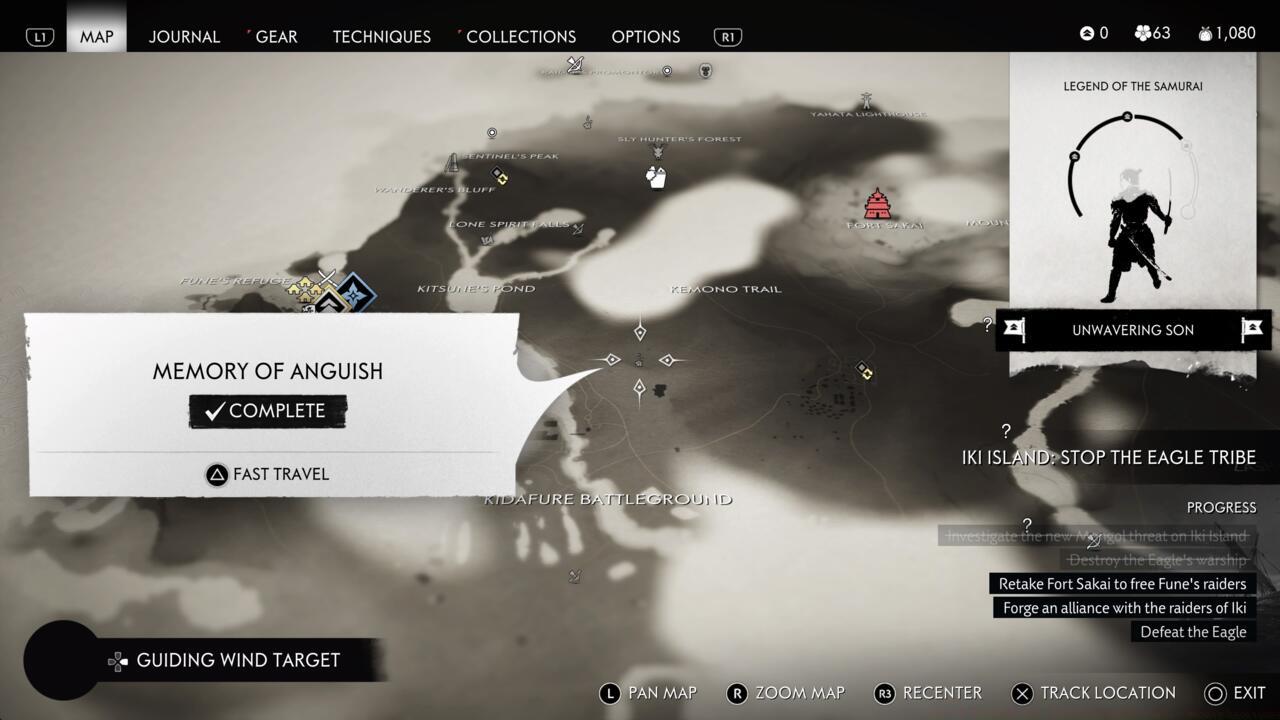Choose the Forge an alliance objective
This screenshot has height=720, width=1280.
1125,608
